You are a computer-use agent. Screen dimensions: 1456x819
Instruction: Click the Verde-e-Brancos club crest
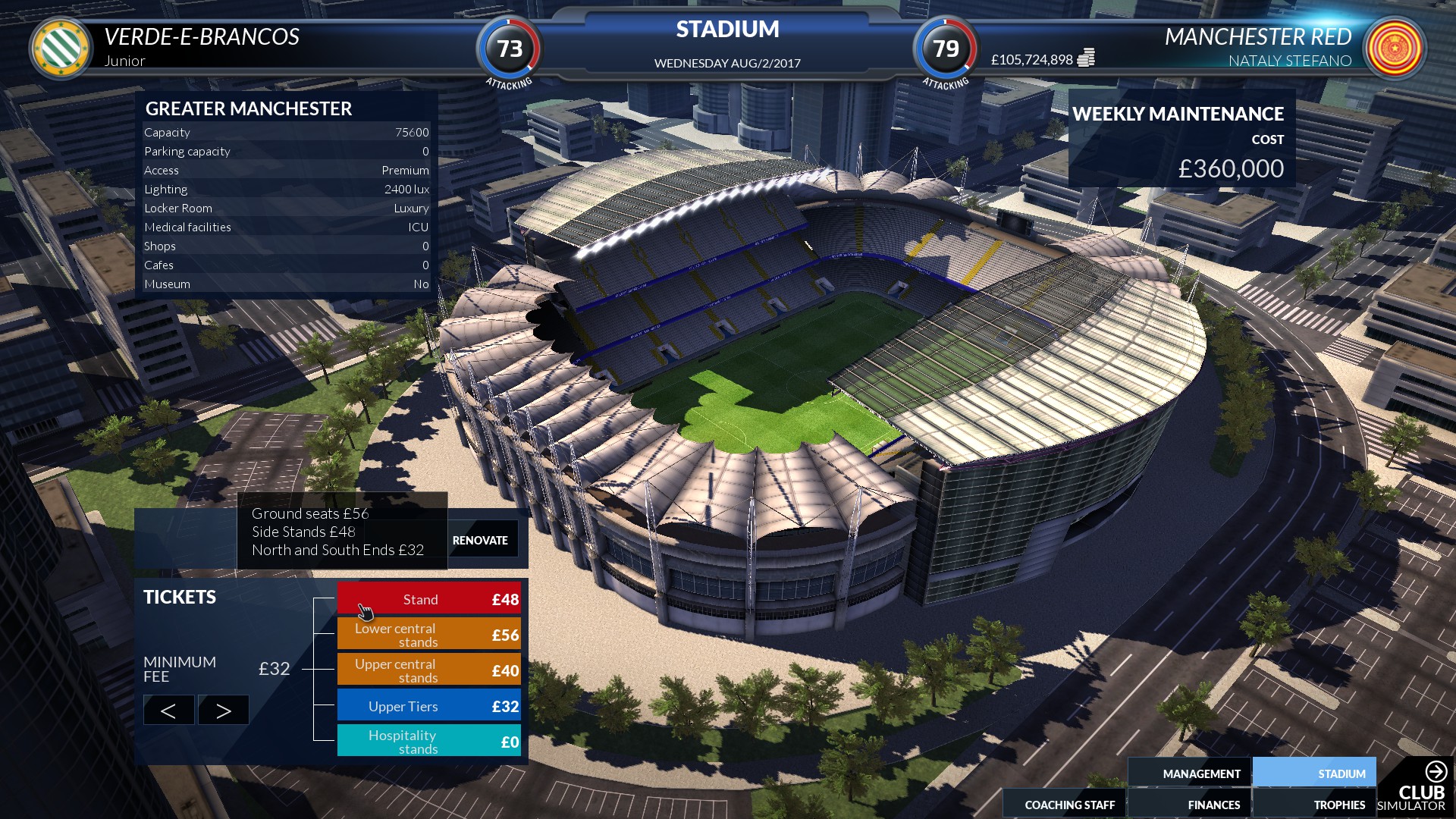(59, 49)
